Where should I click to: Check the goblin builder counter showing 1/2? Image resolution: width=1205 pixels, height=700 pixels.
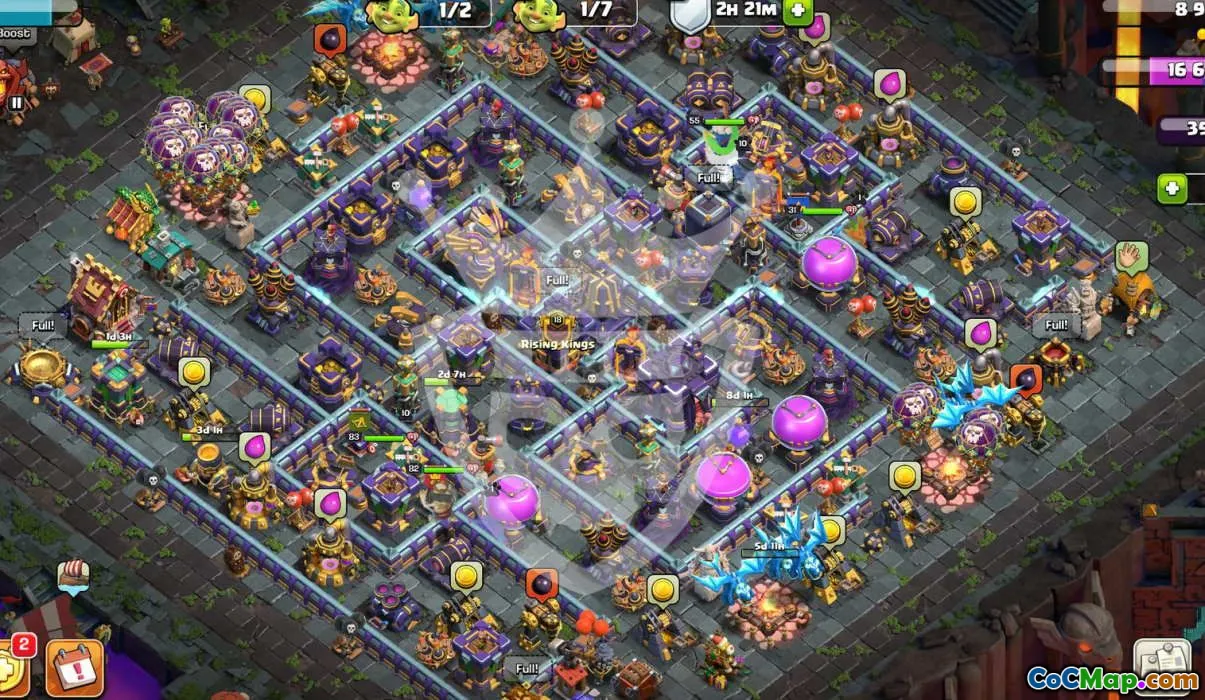tap(425, 12)
